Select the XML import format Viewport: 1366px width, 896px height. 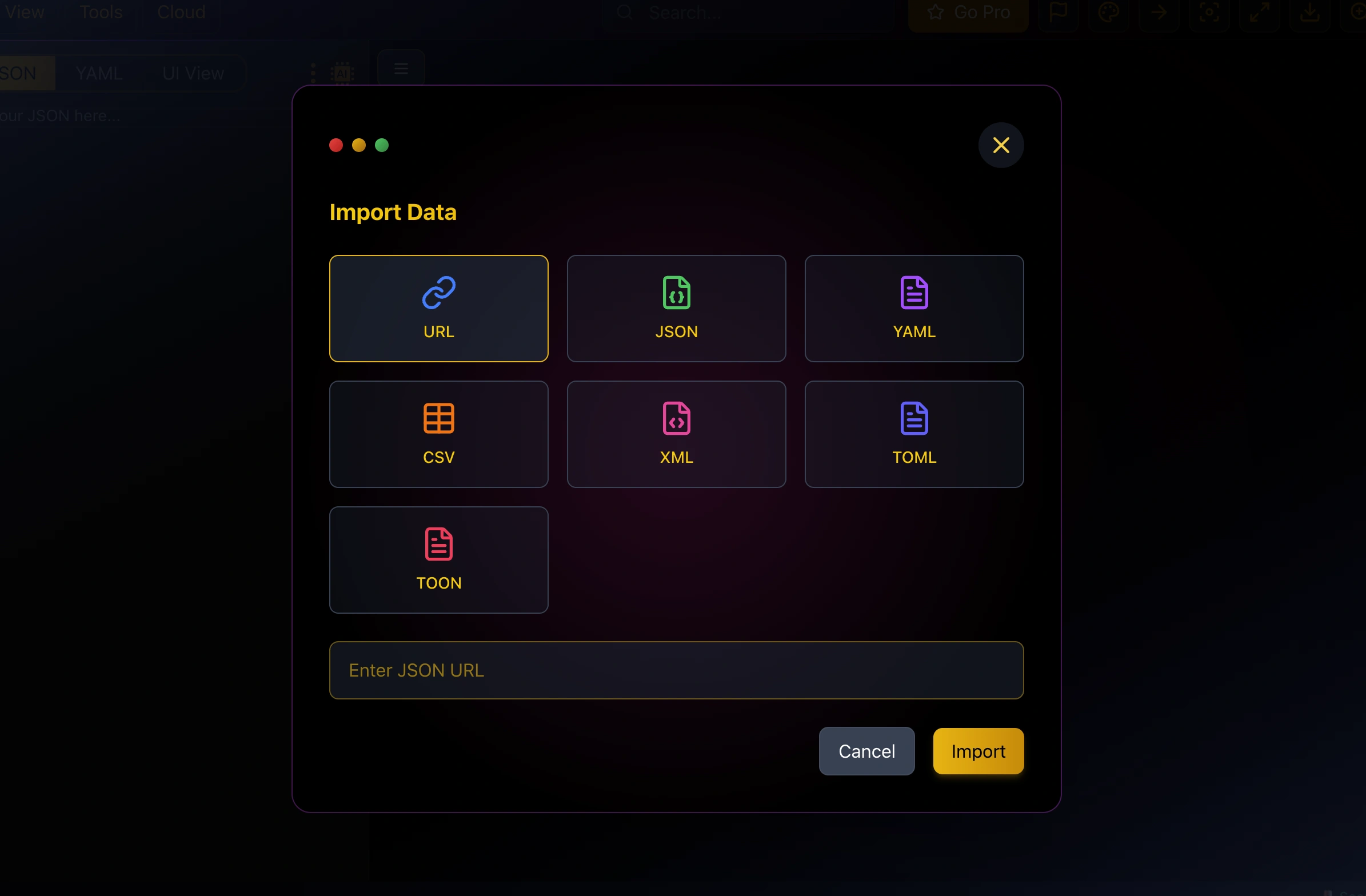[x=676, y=434]
